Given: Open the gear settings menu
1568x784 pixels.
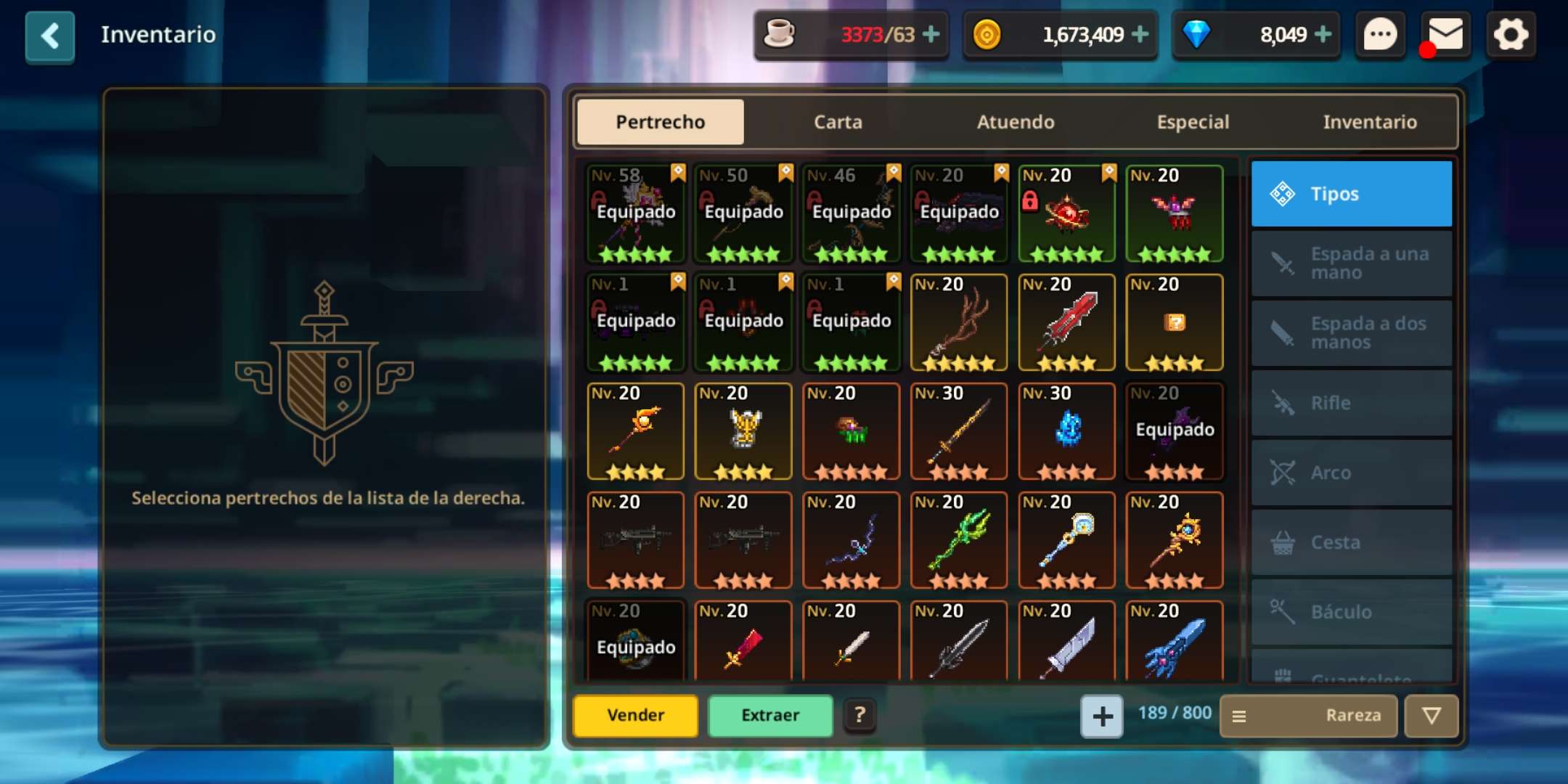Looking at the screenshot, I should point(1511,35).
